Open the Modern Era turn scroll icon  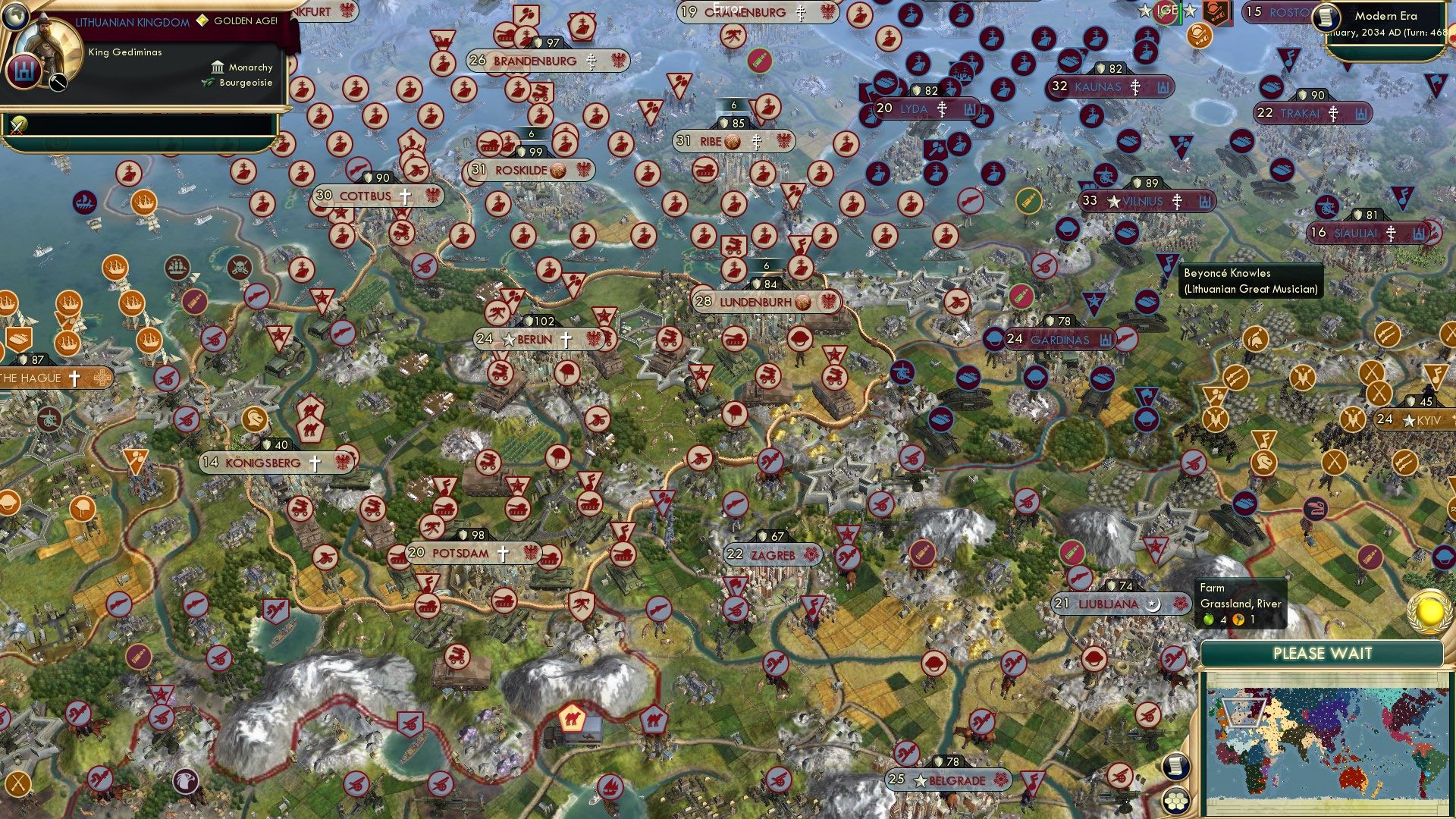1325,18
